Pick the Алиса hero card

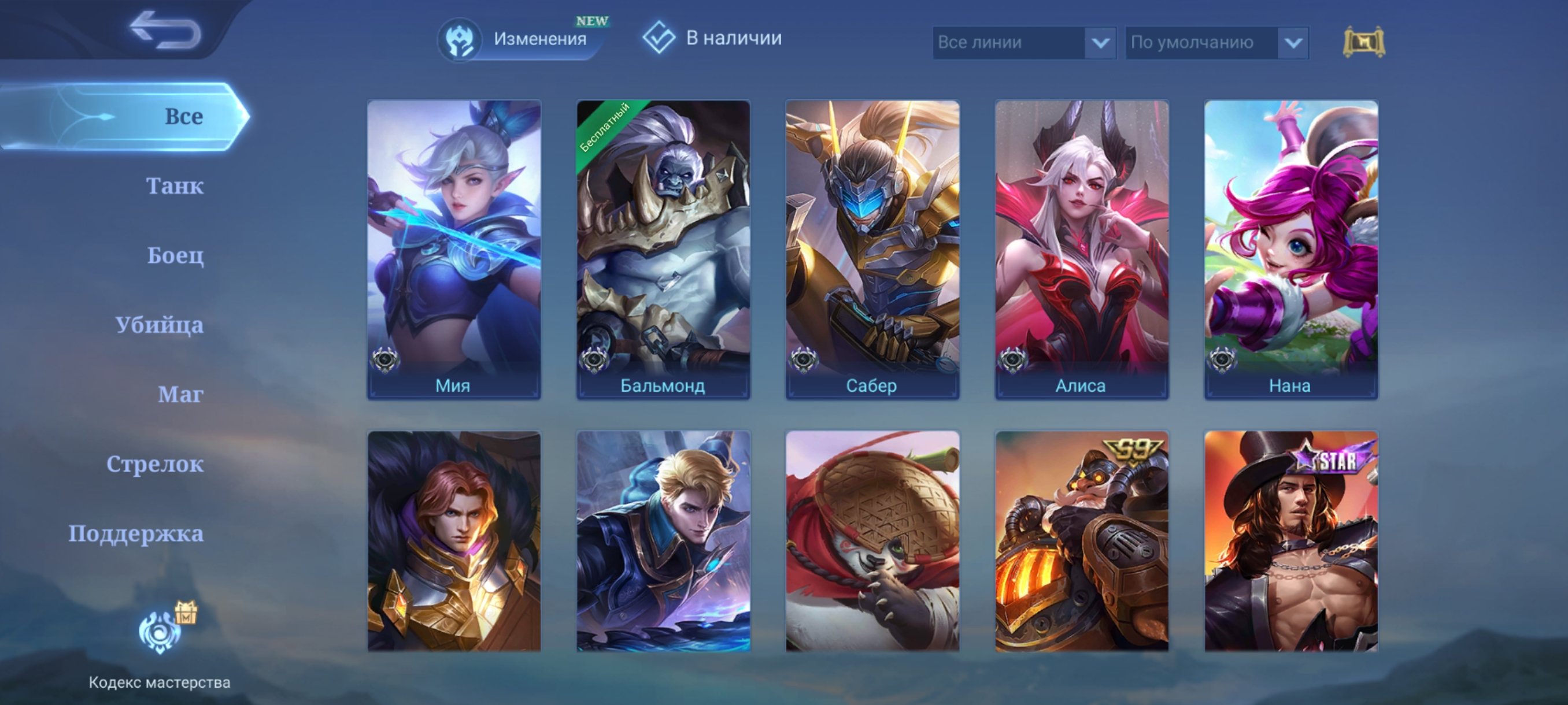pyautogui.click(x=1082, y=250)
